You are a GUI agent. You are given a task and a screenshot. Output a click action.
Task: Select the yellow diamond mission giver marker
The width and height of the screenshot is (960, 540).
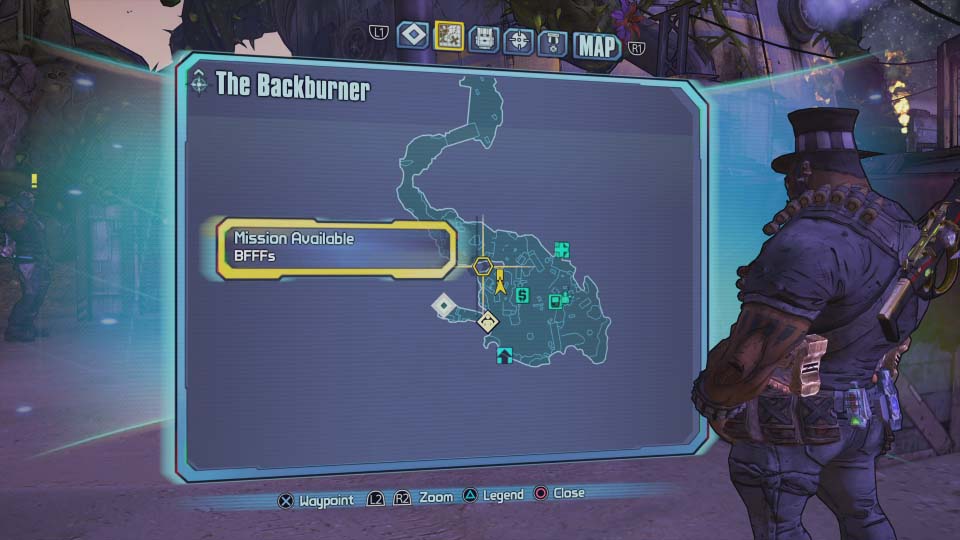click(488, 321)
